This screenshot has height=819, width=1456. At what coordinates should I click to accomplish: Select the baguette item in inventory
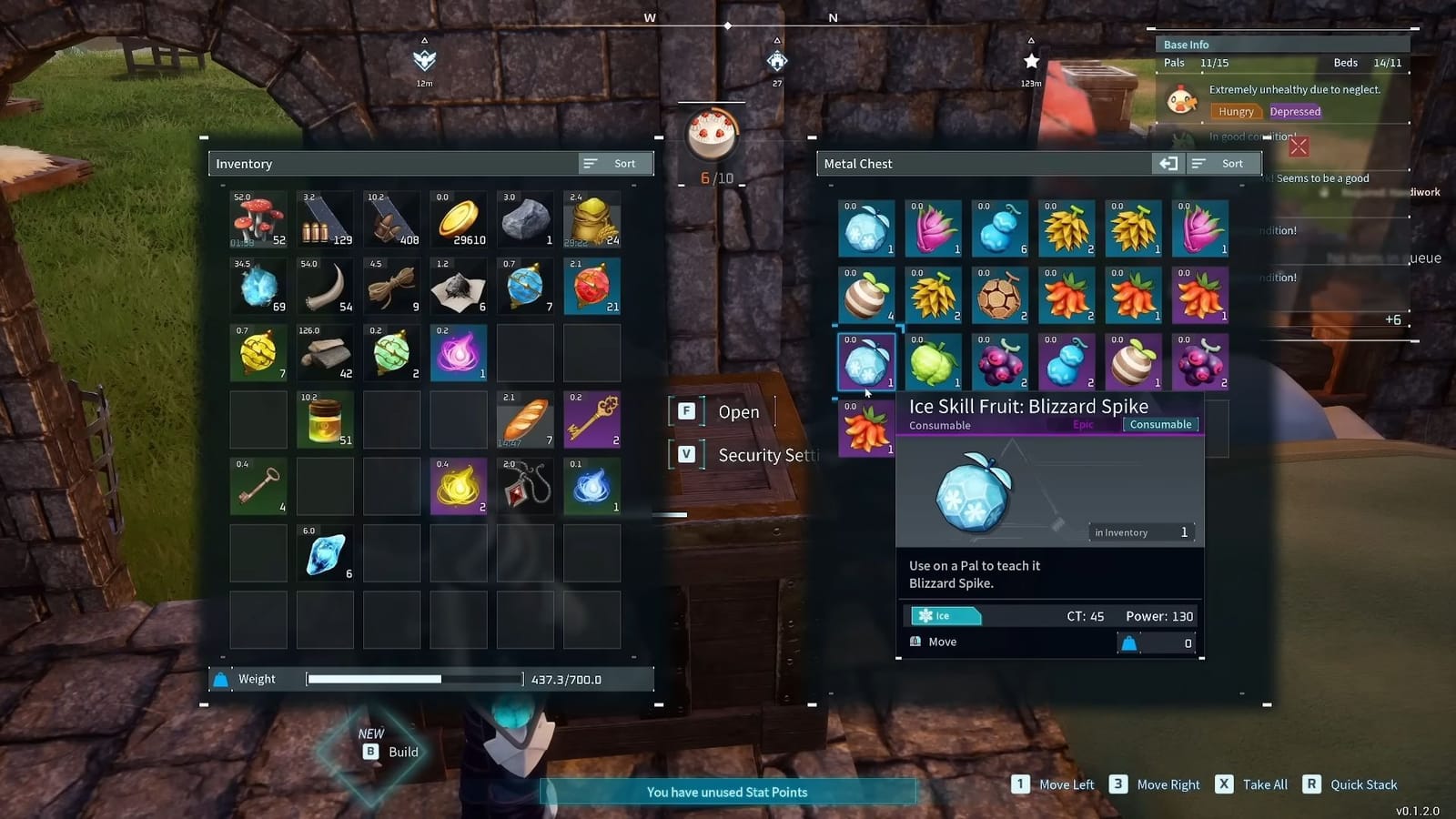point(525,420)
